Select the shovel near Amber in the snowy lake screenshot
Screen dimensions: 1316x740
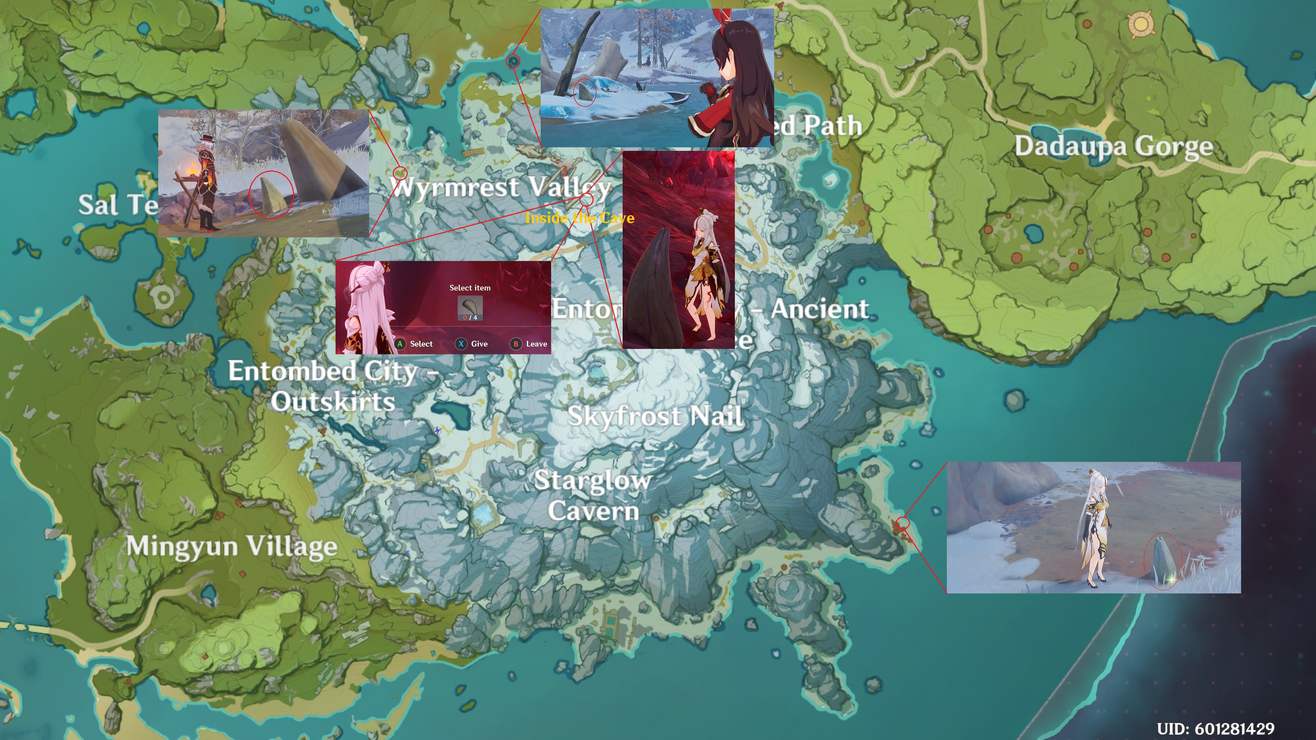(584, 92)
